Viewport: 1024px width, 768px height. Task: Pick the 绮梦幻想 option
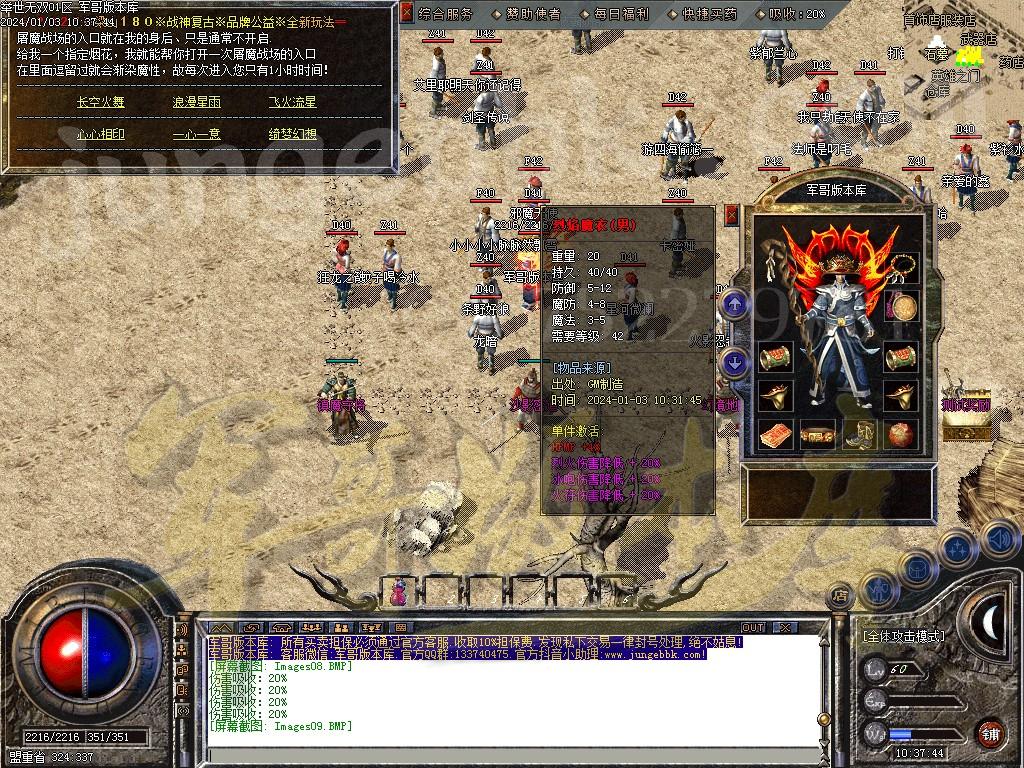(292, 134)
